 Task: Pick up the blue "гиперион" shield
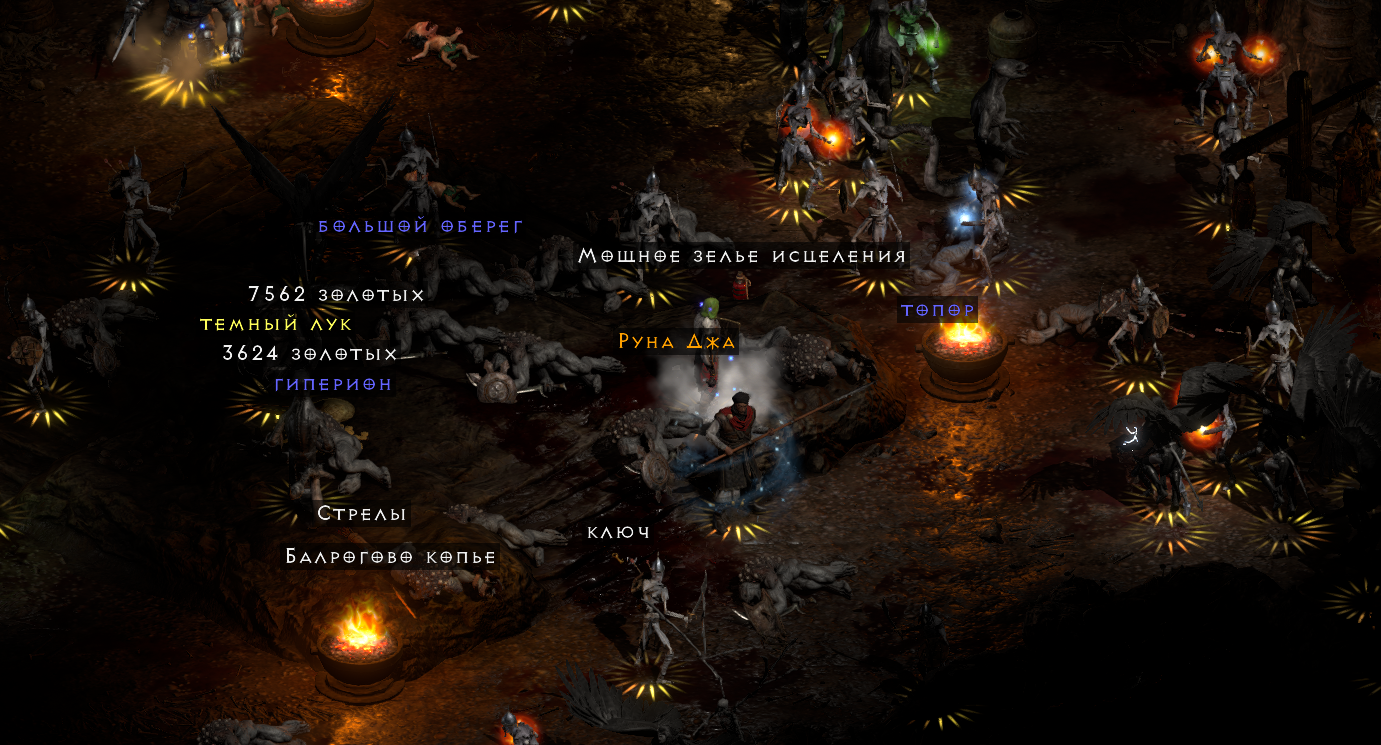333,383
